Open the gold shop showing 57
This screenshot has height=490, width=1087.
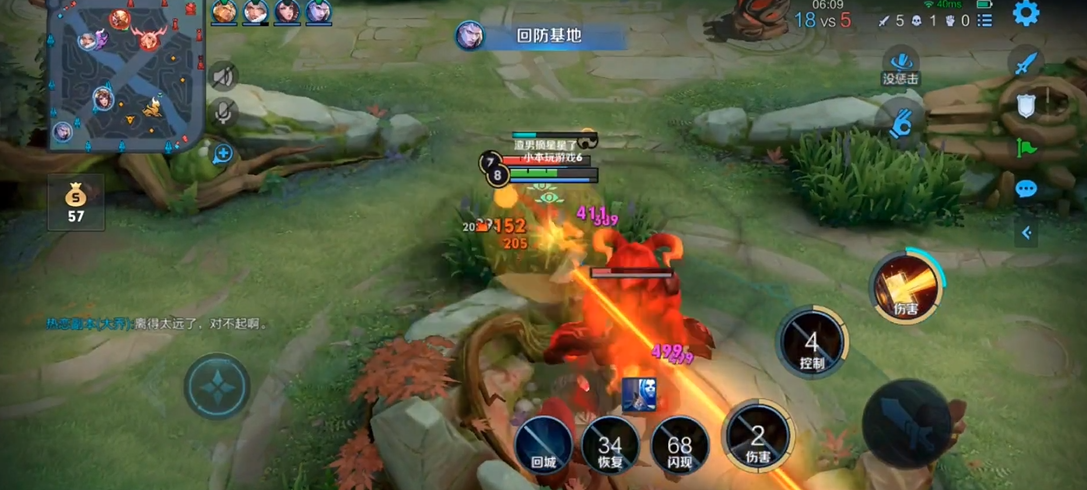76,202
